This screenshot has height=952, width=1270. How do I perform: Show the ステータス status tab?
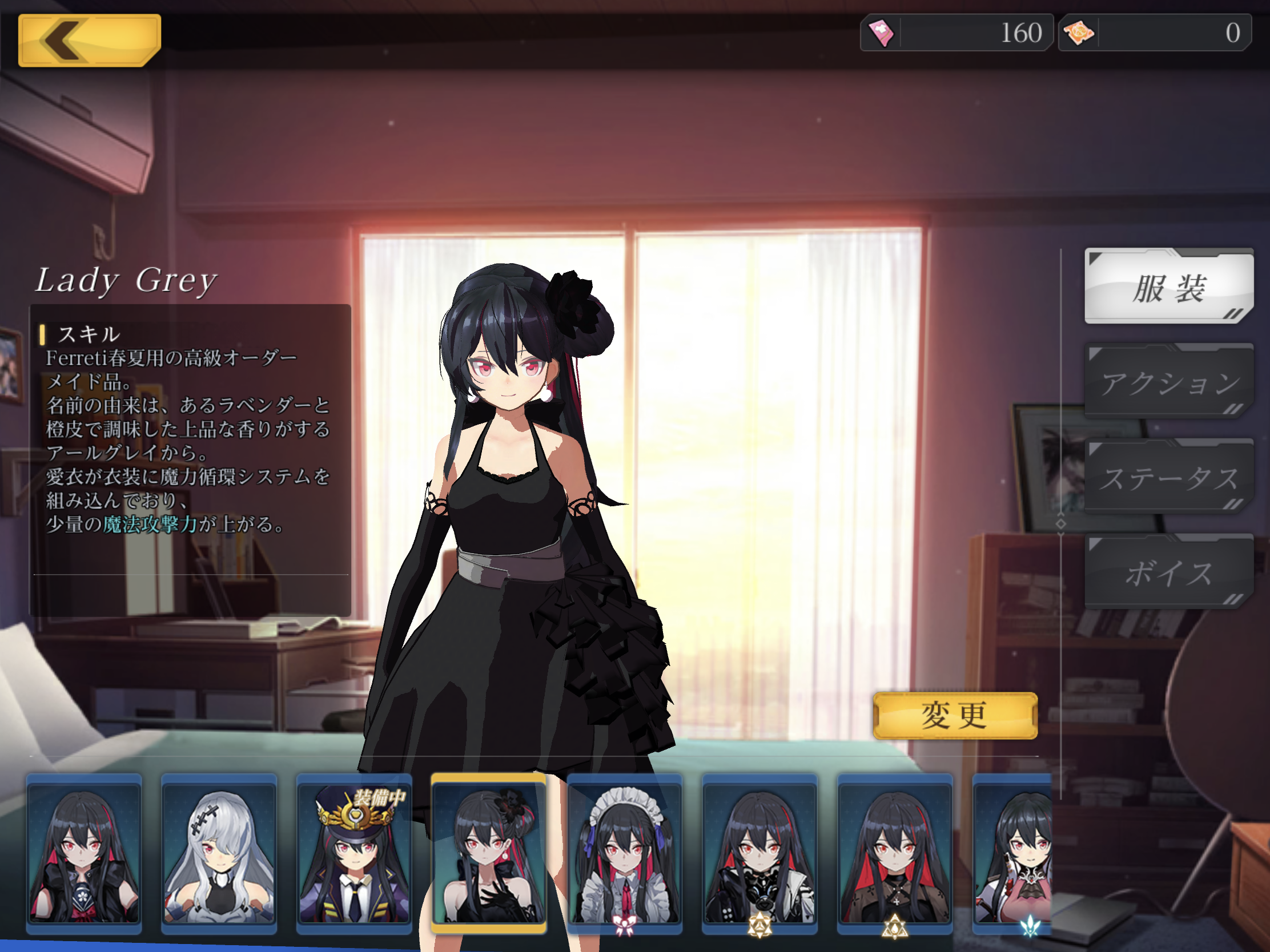click(x=1168, y=478)
